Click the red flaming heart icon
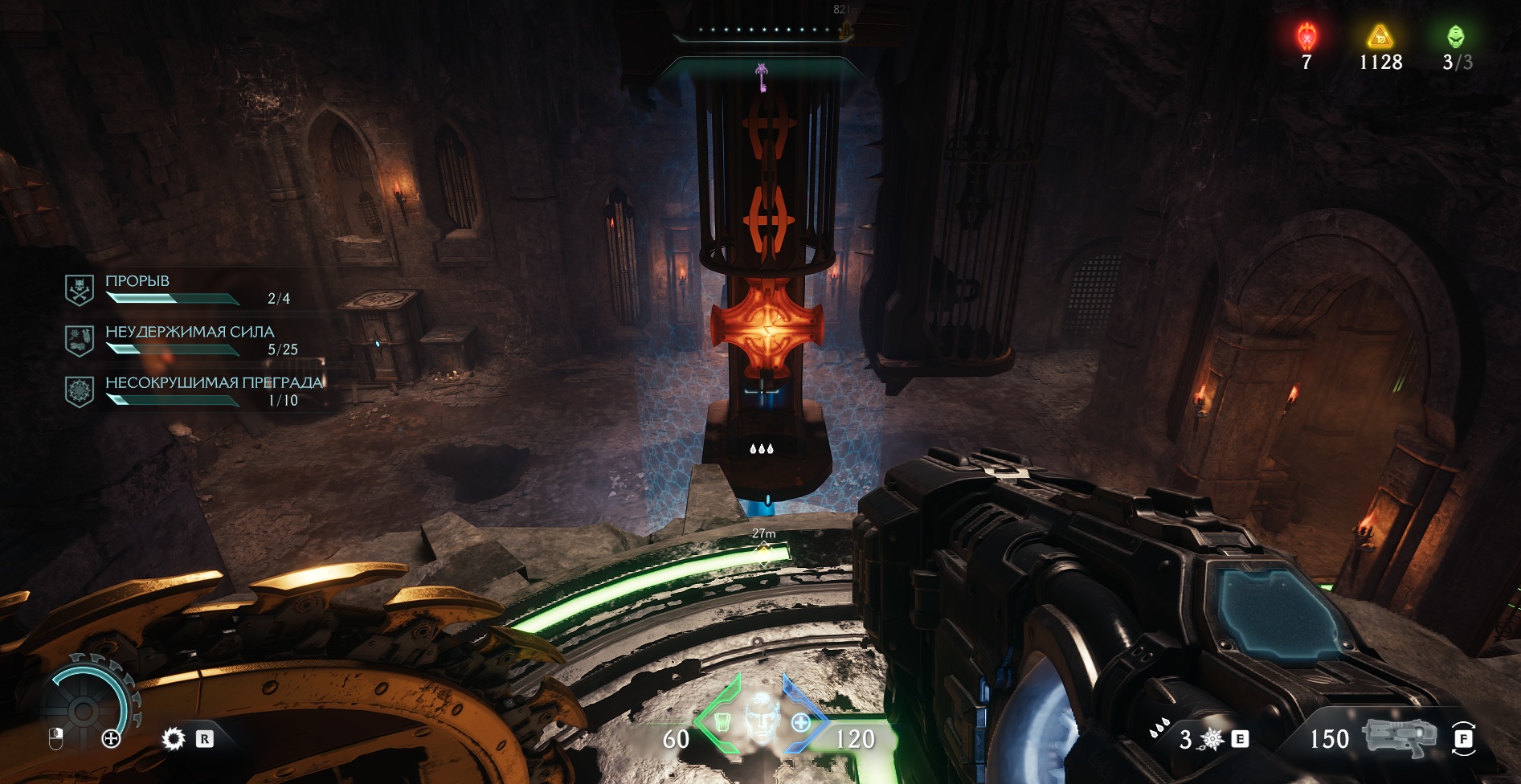The height and width of the screenshot is (784, 1521). (x=1306, y=37)
